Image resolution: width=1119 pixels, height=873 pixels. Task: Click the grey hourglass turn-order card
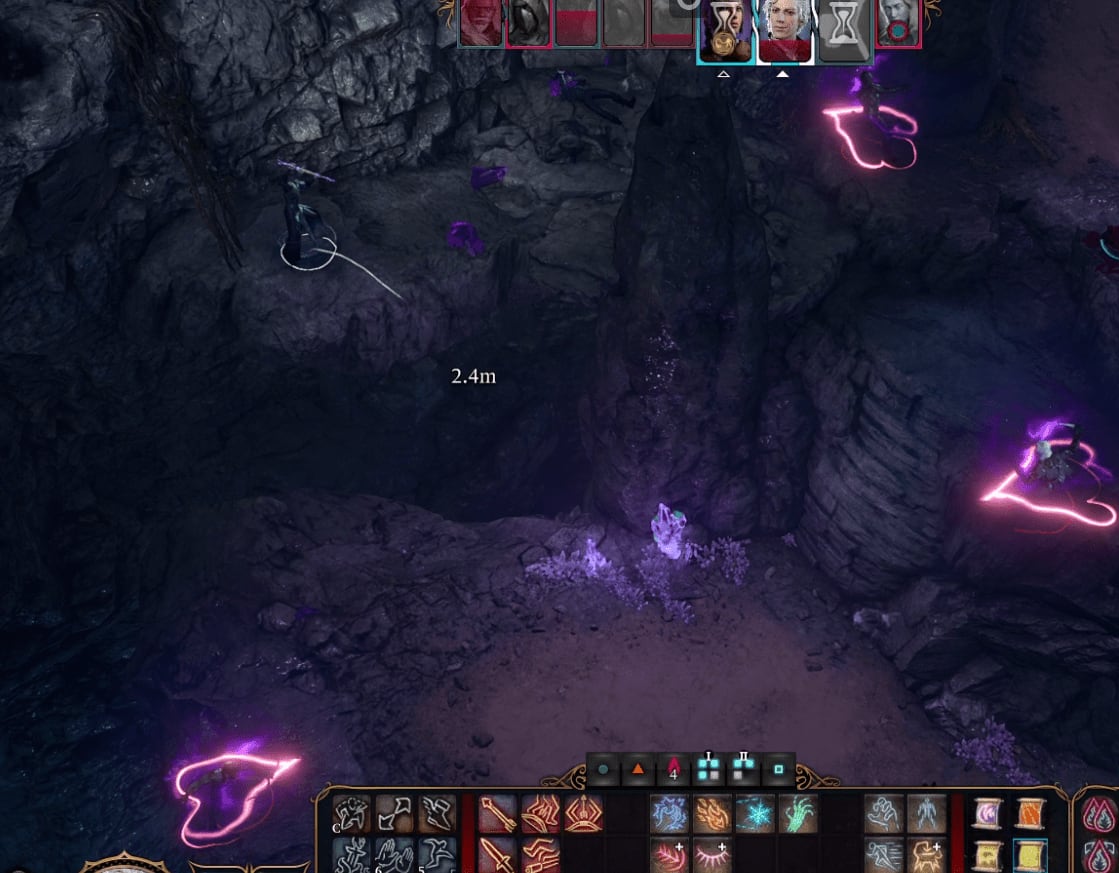(x=842, y=33)
